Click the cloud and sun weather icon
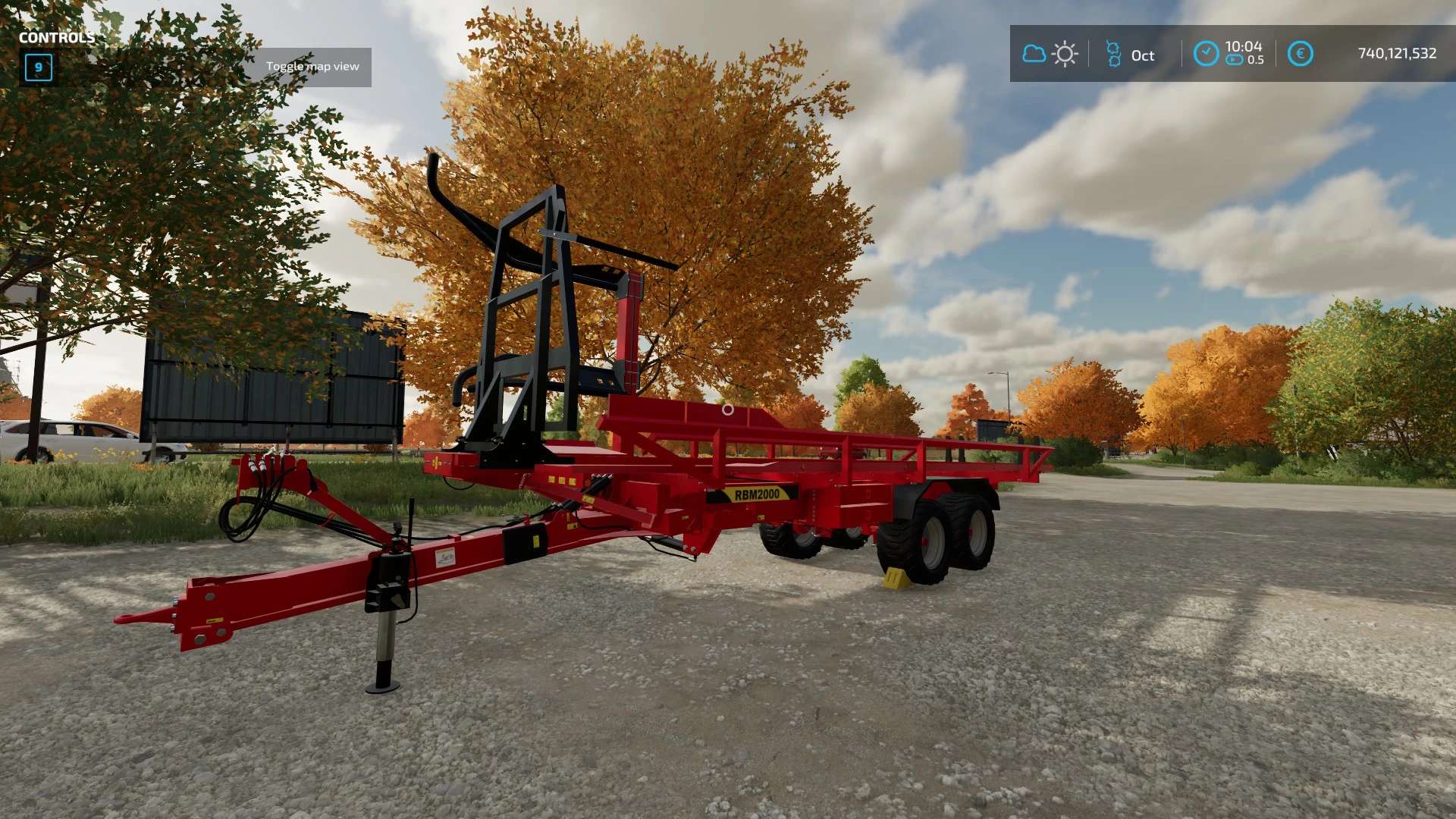The image size is (1456, 819). click(x=1050, y=54)
